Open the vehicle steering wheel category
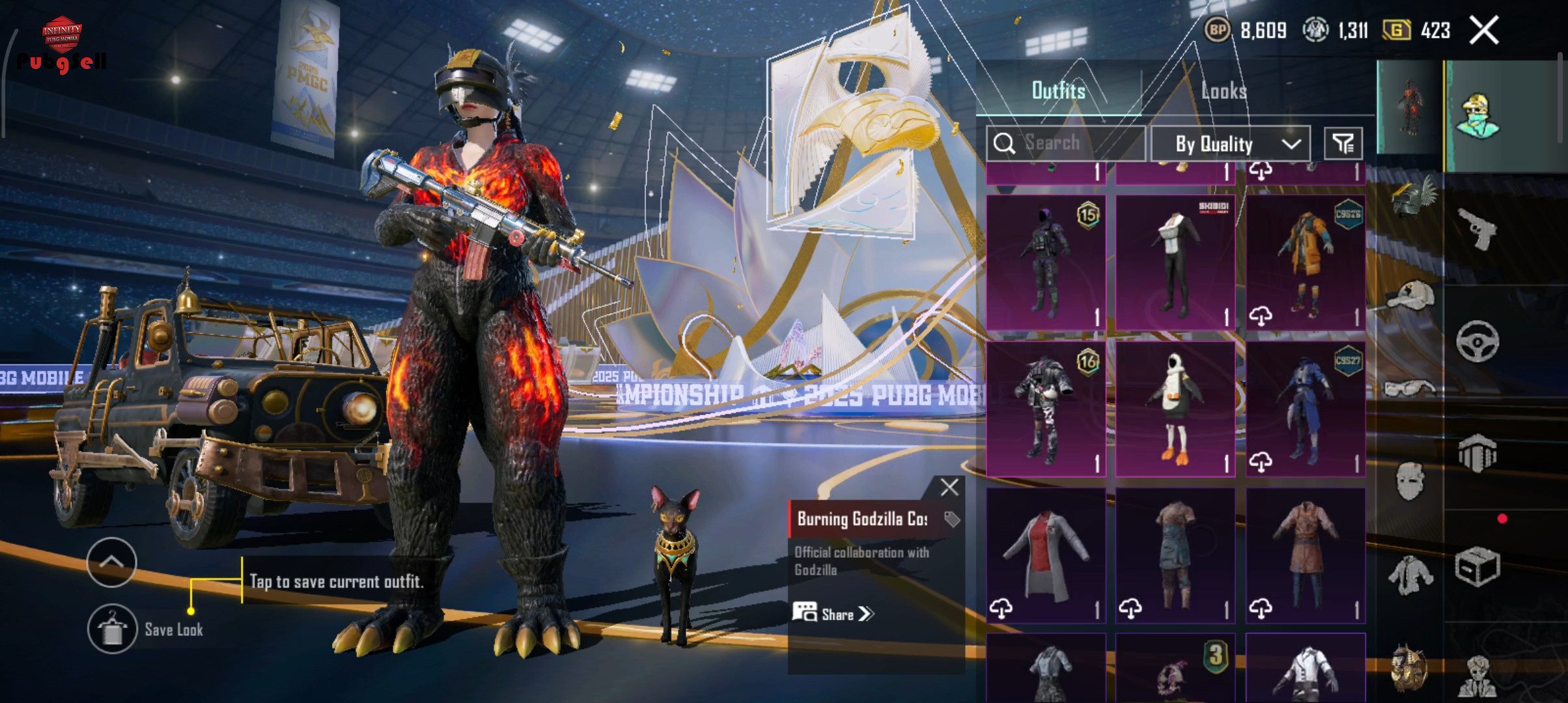The width and height of the screenshot is (1568, 703). 1477,341
